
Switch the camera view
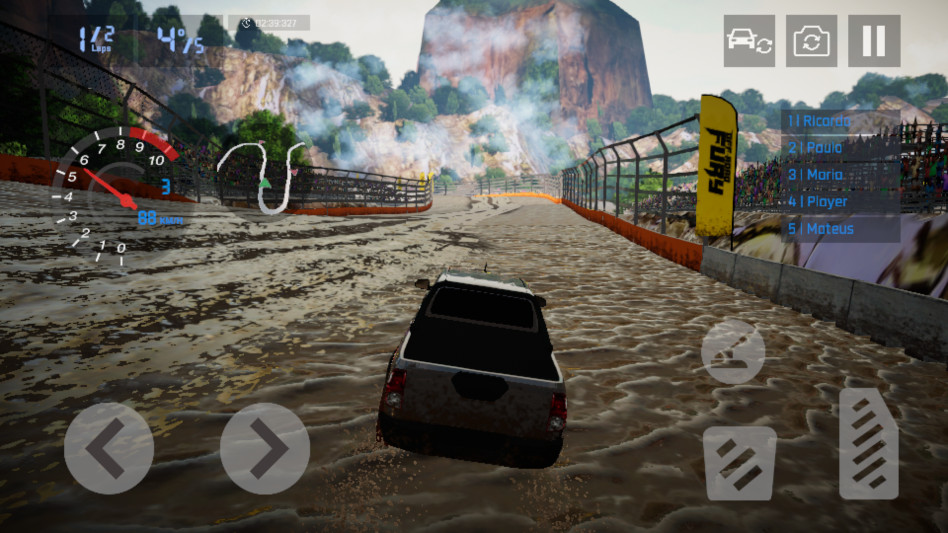coord(811,41)
